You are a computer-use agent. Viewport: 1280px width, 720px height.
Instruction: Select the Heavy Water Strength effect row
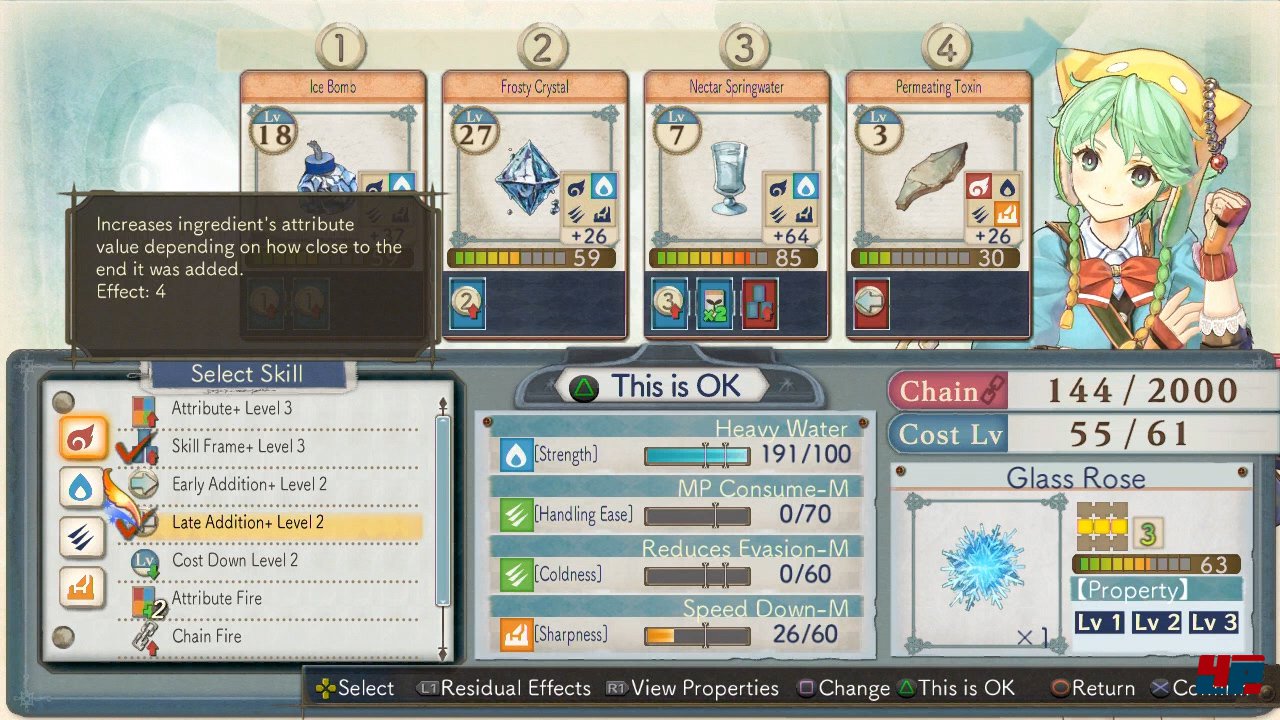(675, 456)
